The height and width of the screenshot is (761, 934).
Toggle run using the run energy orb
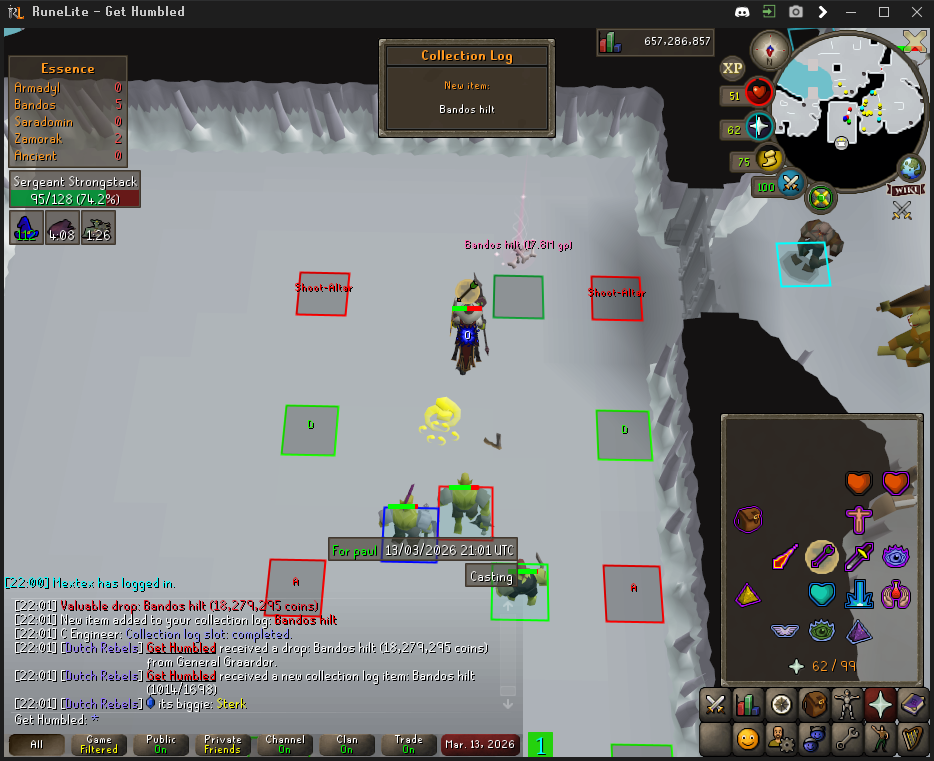point(768,160)
